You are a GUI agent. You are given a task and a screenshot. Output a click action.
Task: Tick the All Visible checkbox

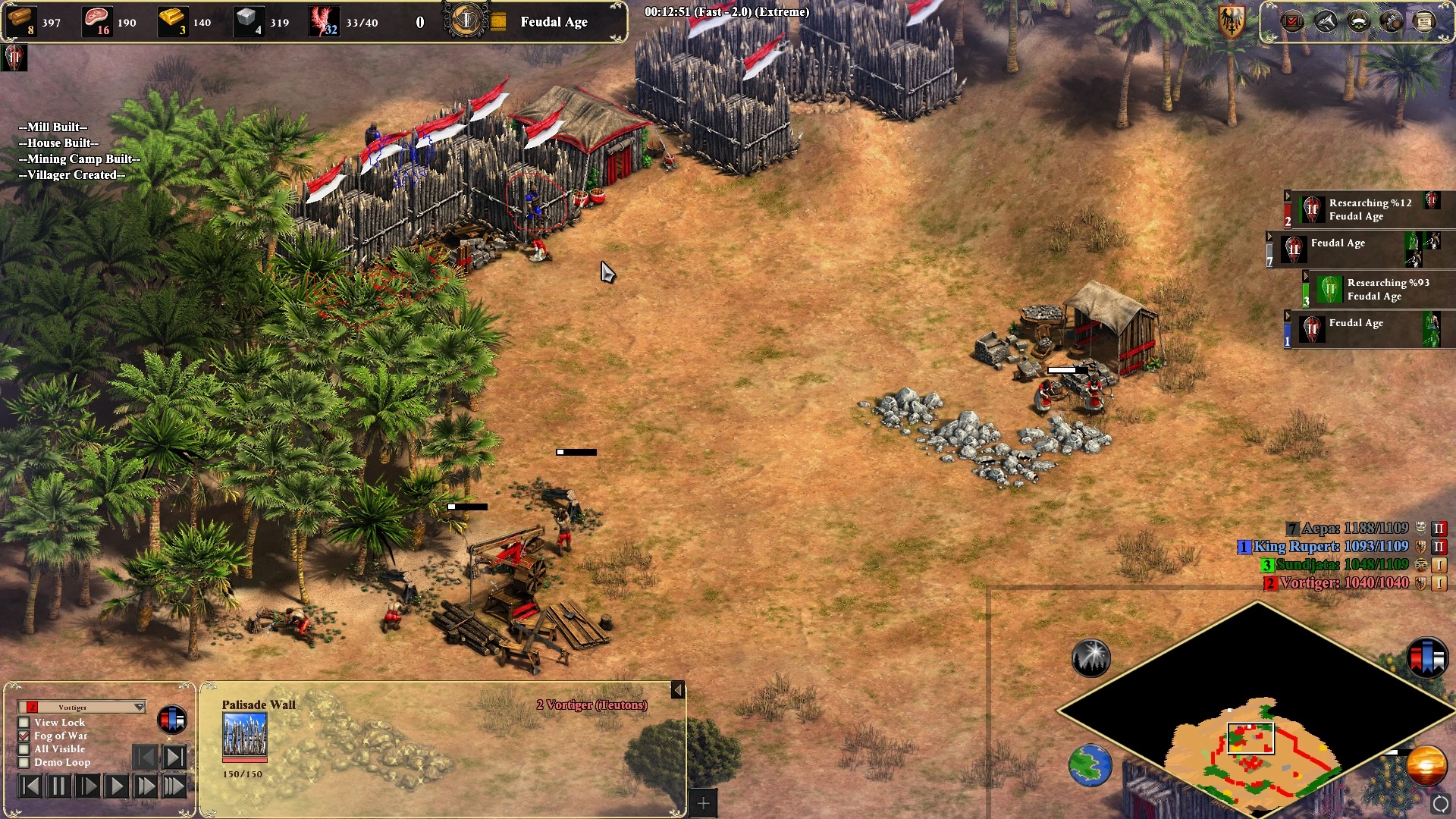click(24, 749)
